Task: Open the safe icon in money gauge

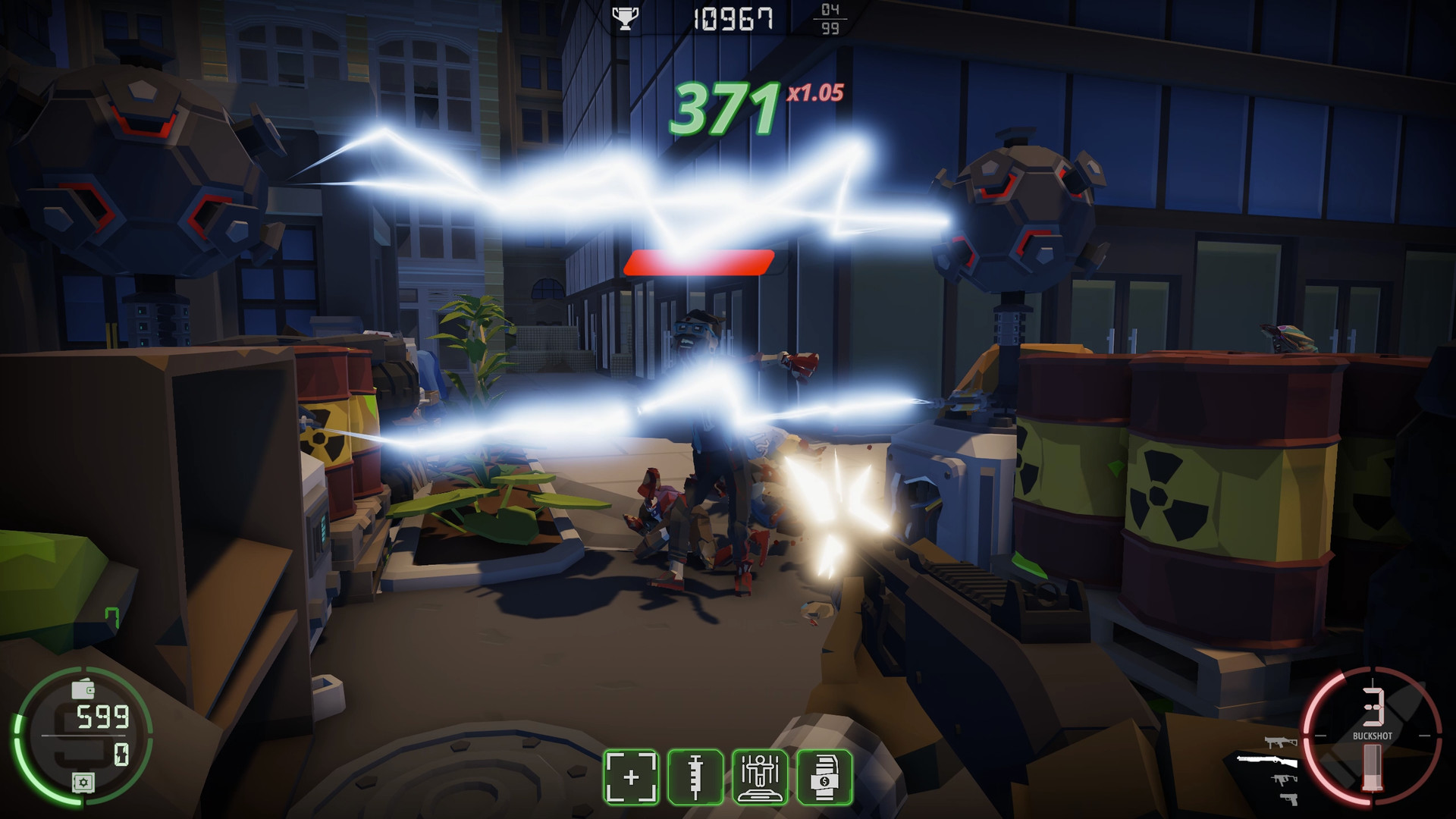Action: pyautogui.click(x=83, y=783)
